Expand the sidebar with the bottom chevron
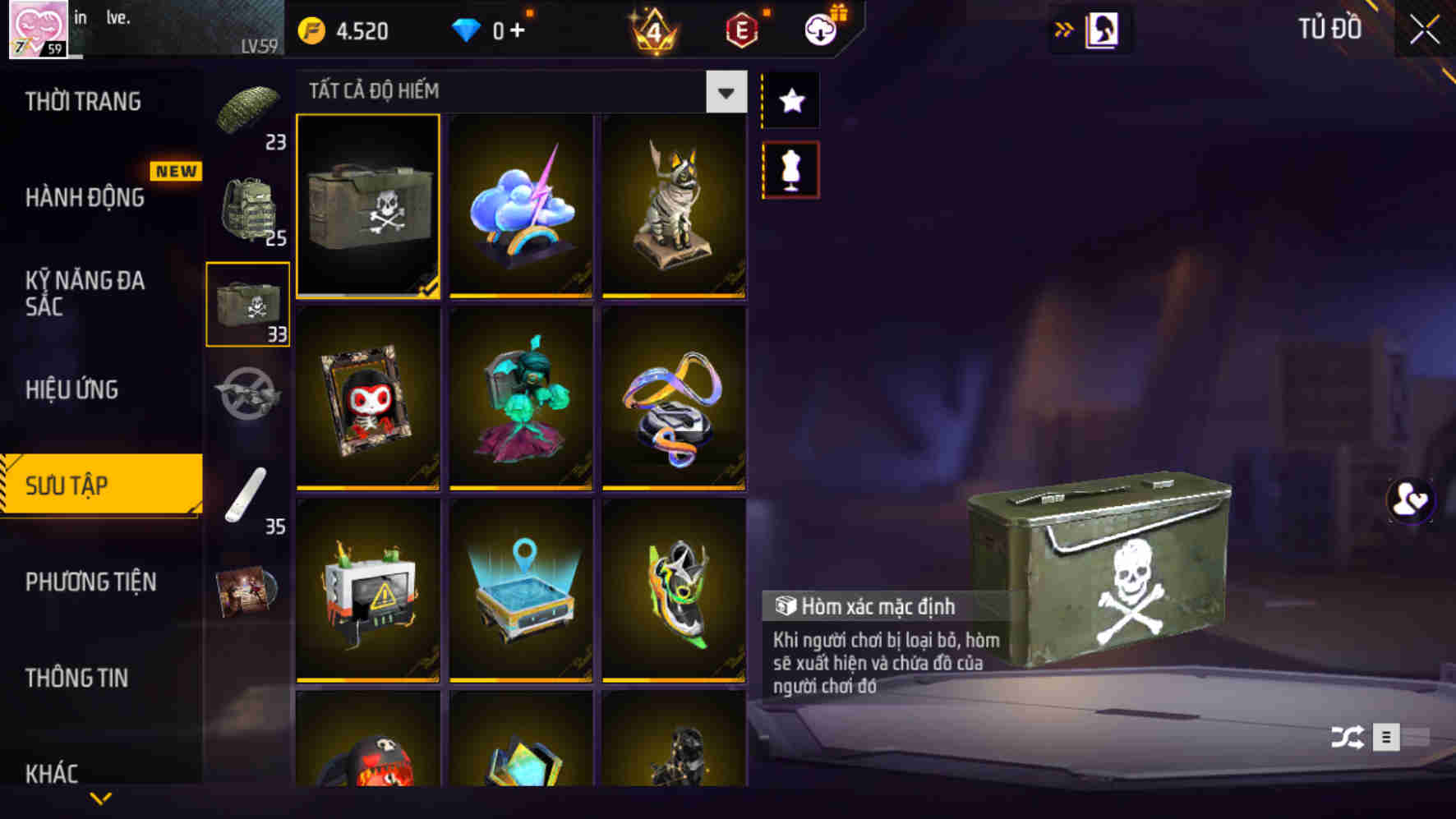The width and height of the screenshot is (1456, 819). click(x=101, y=798)
